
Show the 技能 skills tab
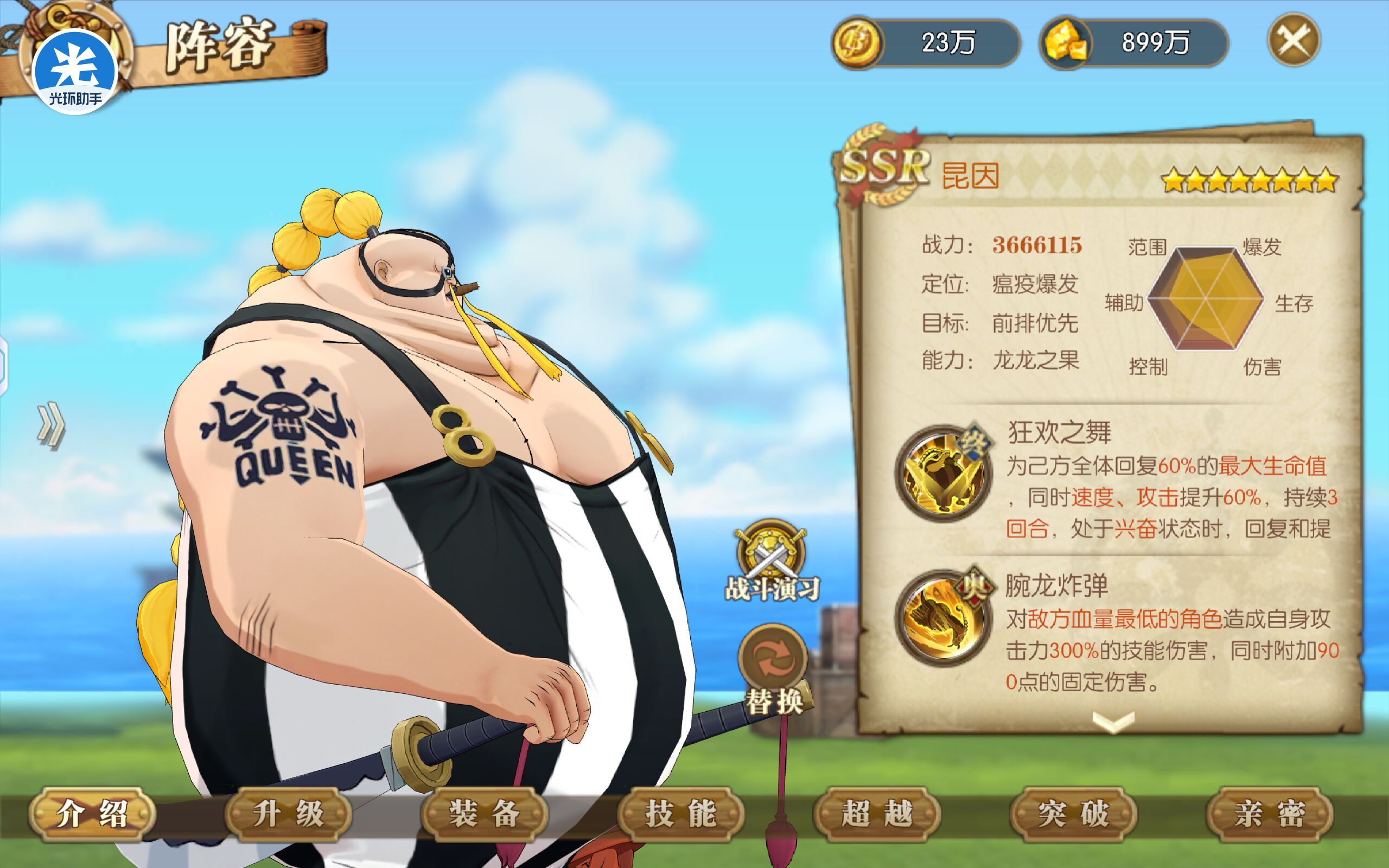[681, 814]
